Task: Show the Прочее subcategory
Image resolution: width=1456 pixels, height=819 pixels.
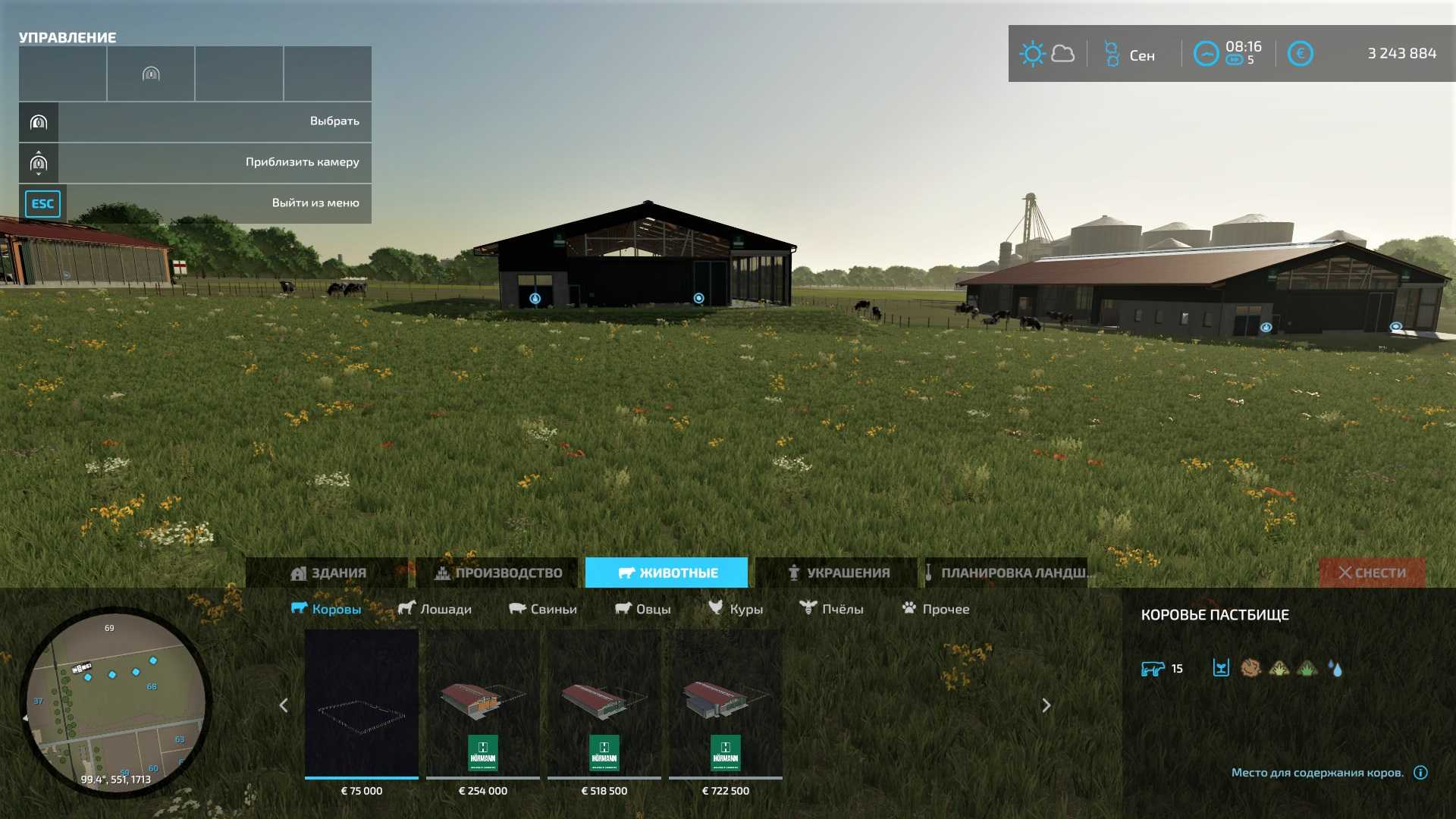Action: 935,609
